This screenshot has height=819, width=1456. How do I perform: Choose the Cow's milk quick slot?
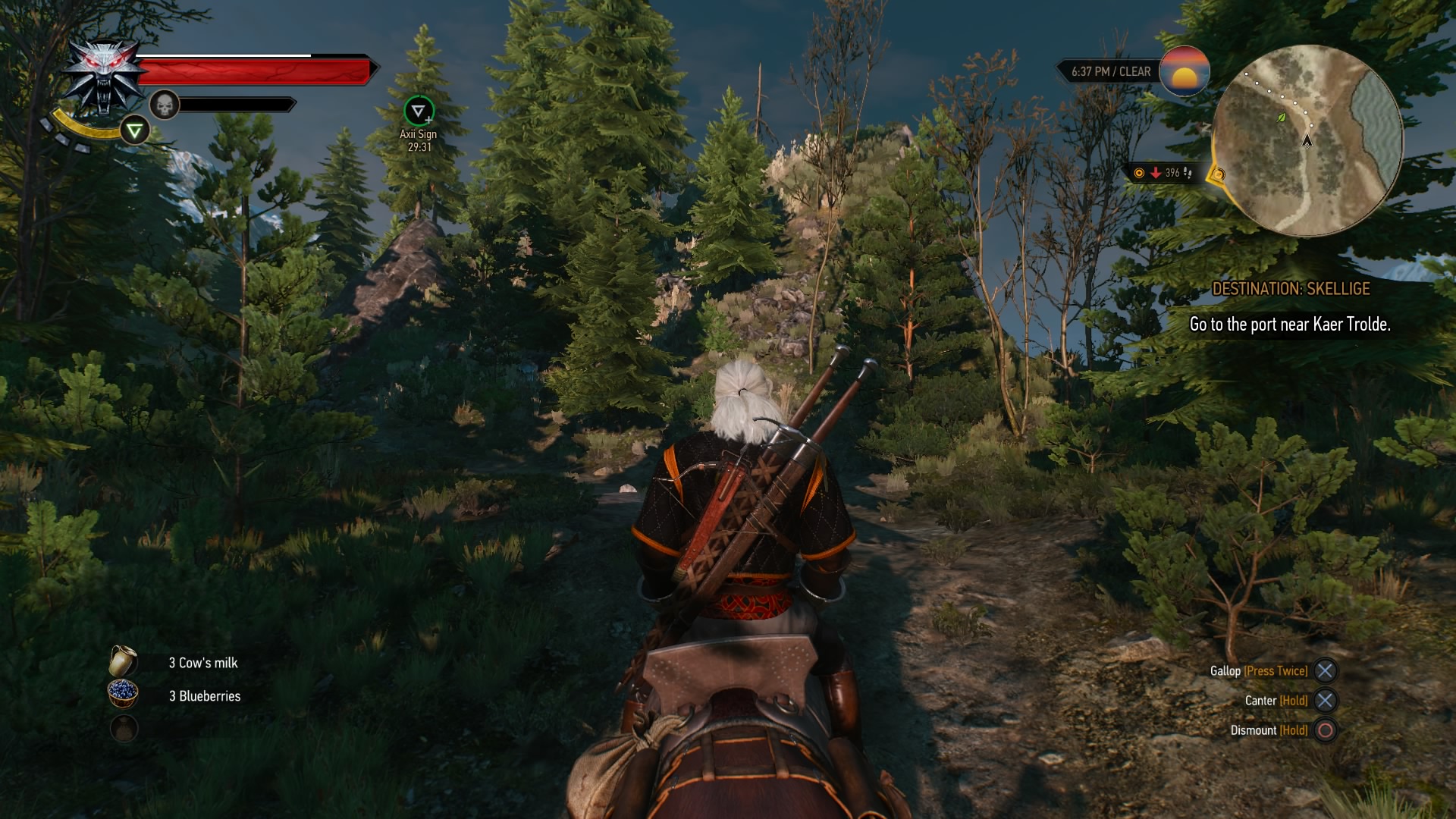click(123, 661)
